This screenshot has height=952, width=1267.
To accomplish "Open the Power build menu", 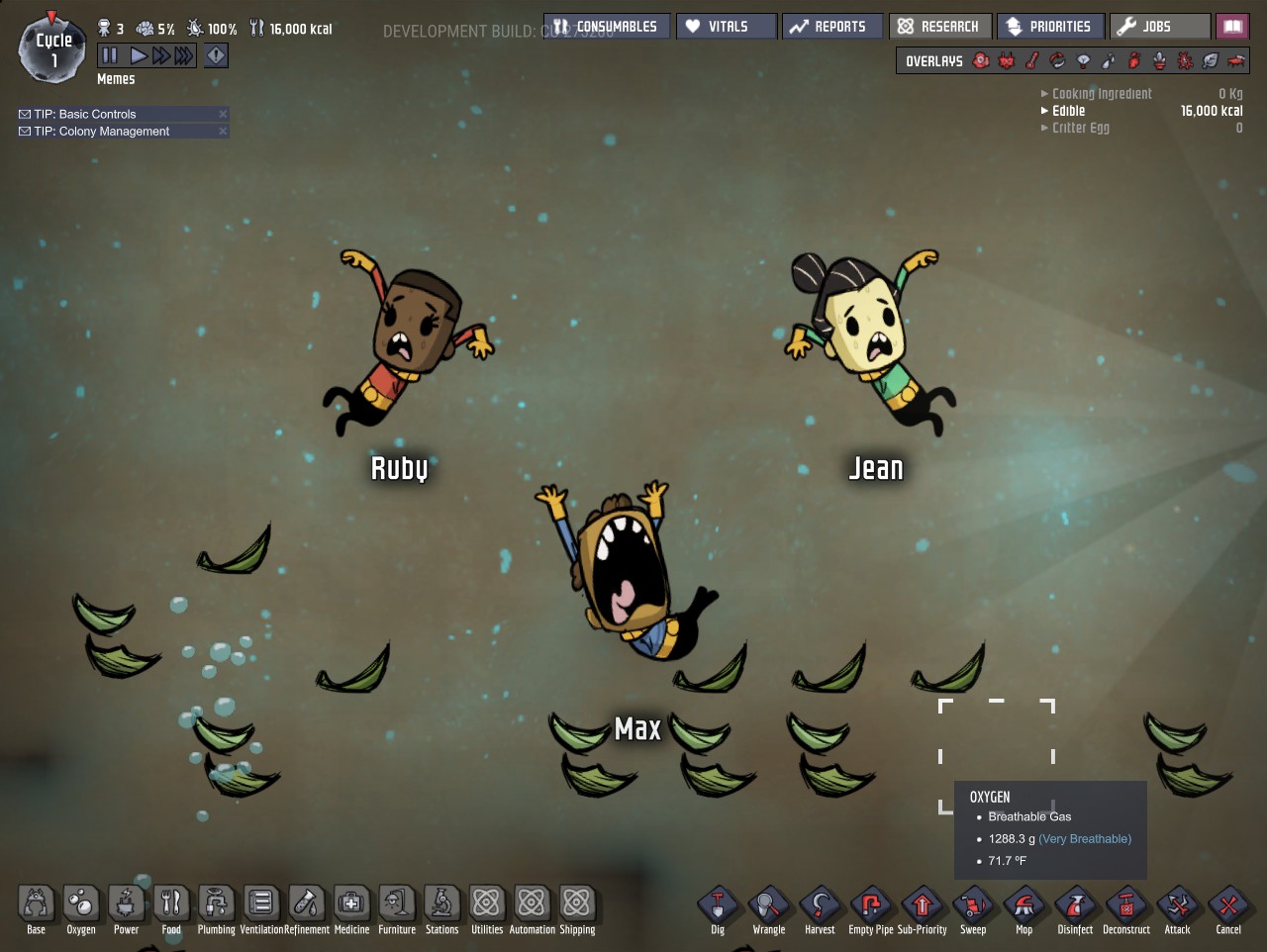I will pos(126,905).
